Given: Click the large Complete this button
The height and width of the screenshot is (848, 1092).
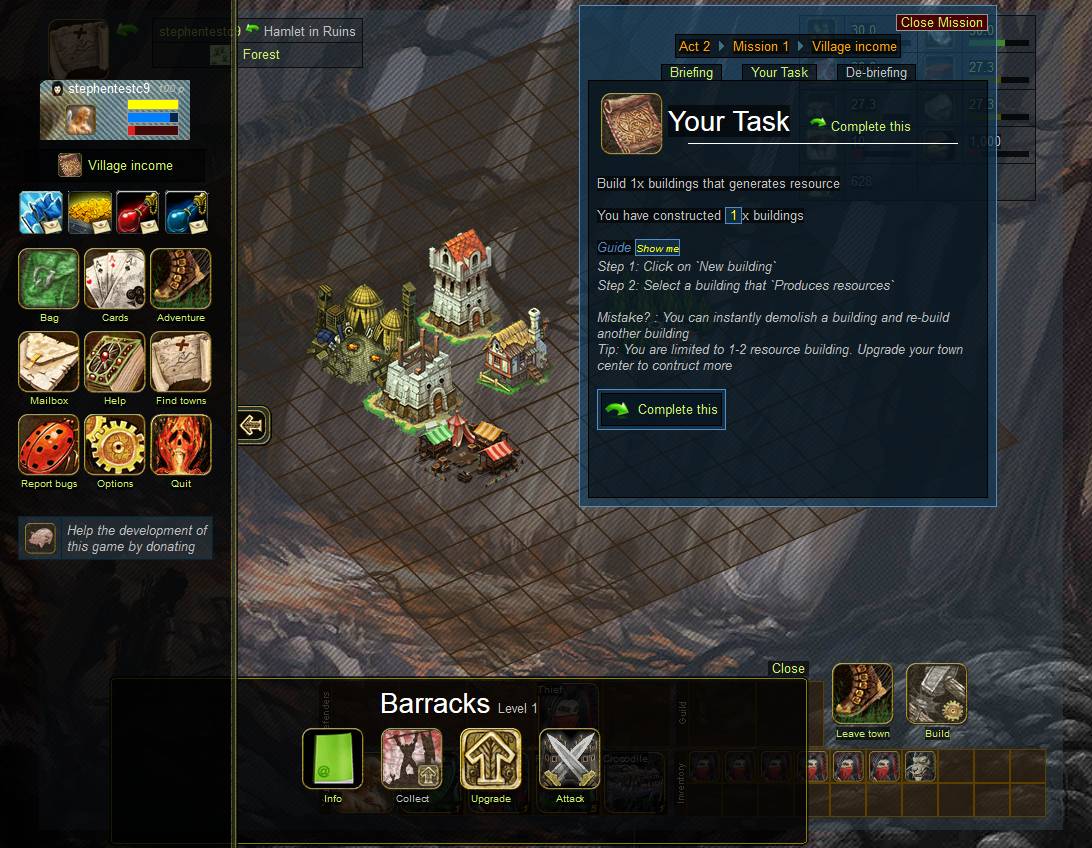Looking at the screenshot, I should tap(661, 409).
